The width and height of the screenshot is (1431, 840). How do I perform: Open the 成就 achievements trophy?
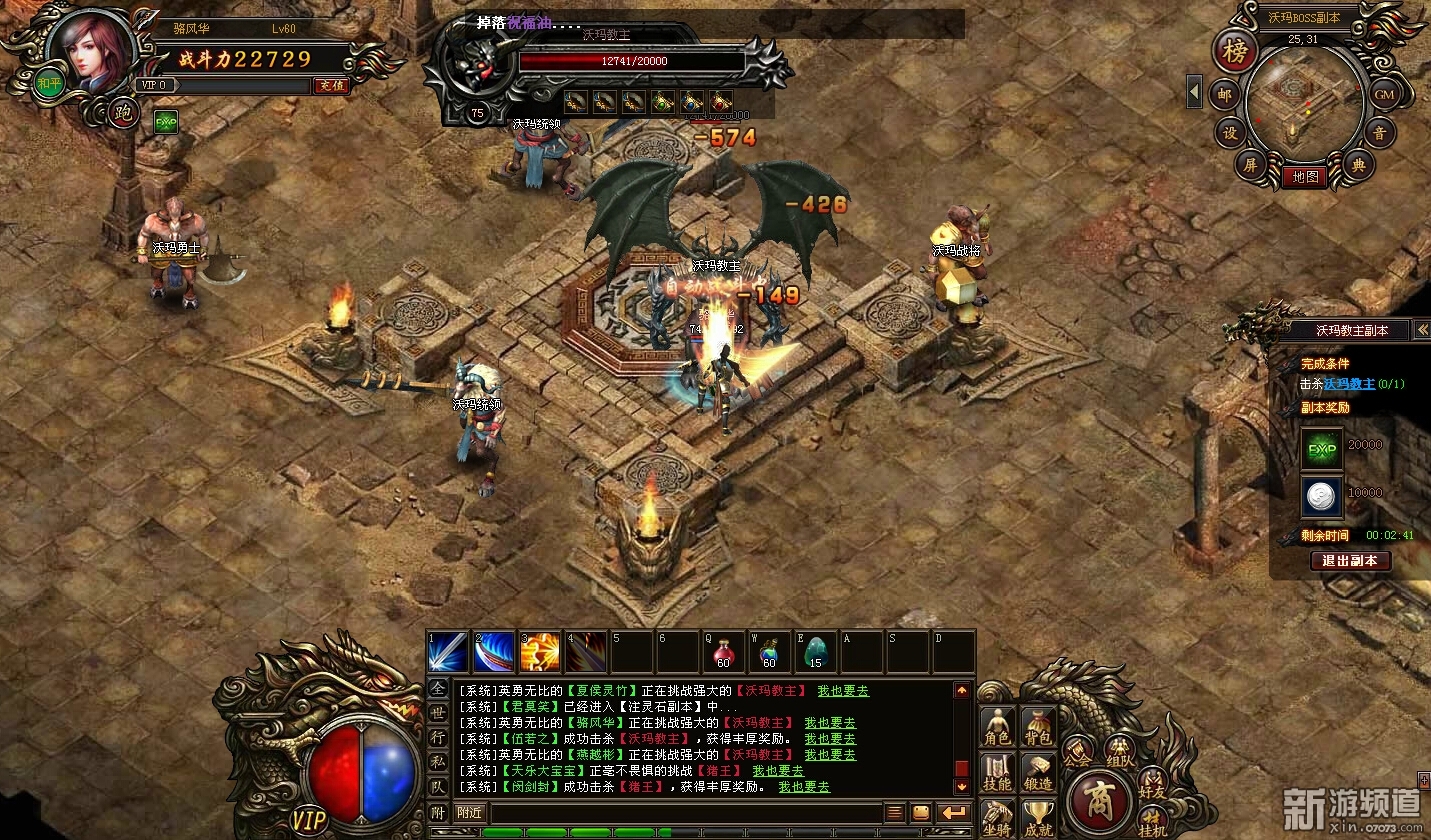tap(1038, 818)
